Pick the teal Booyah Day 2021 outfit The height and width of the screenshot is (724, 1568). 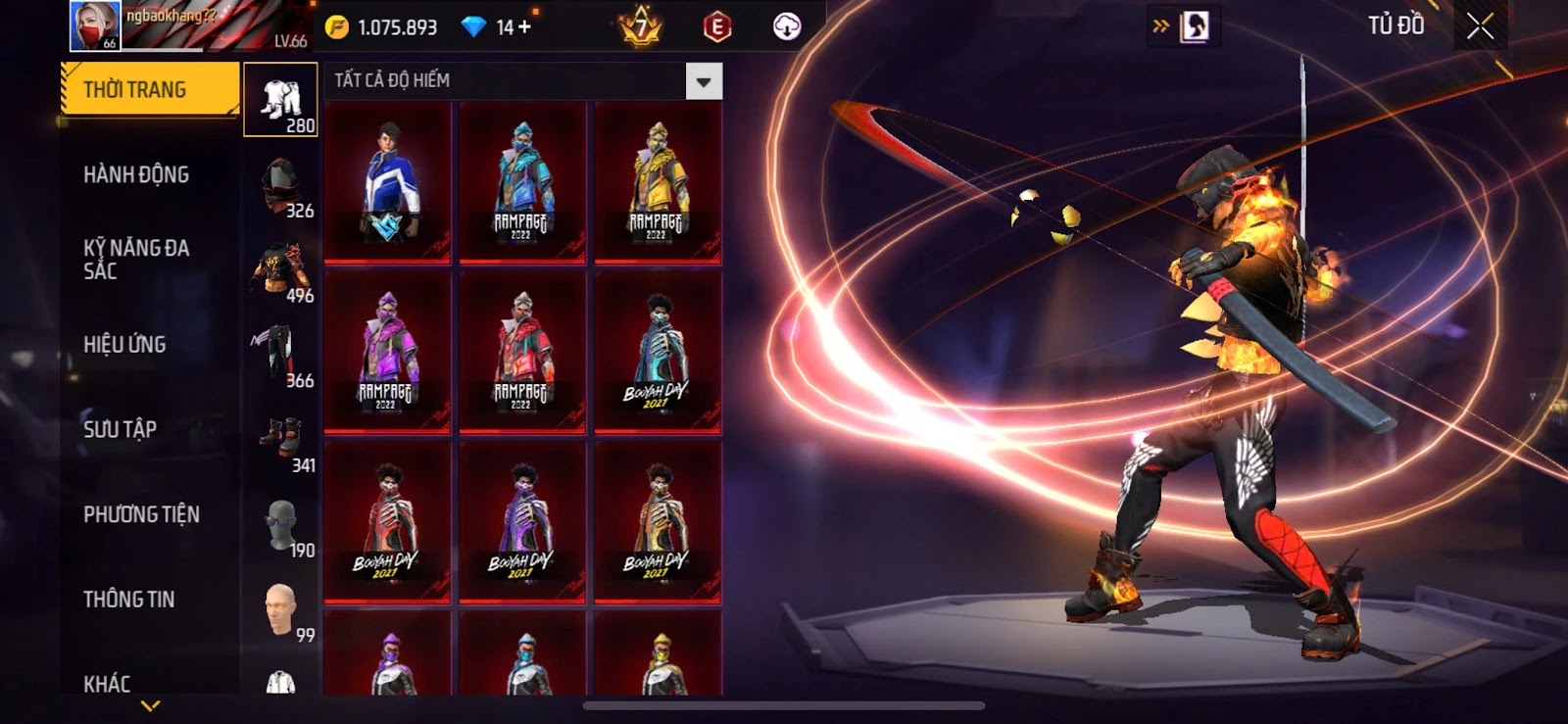[658, 353]
